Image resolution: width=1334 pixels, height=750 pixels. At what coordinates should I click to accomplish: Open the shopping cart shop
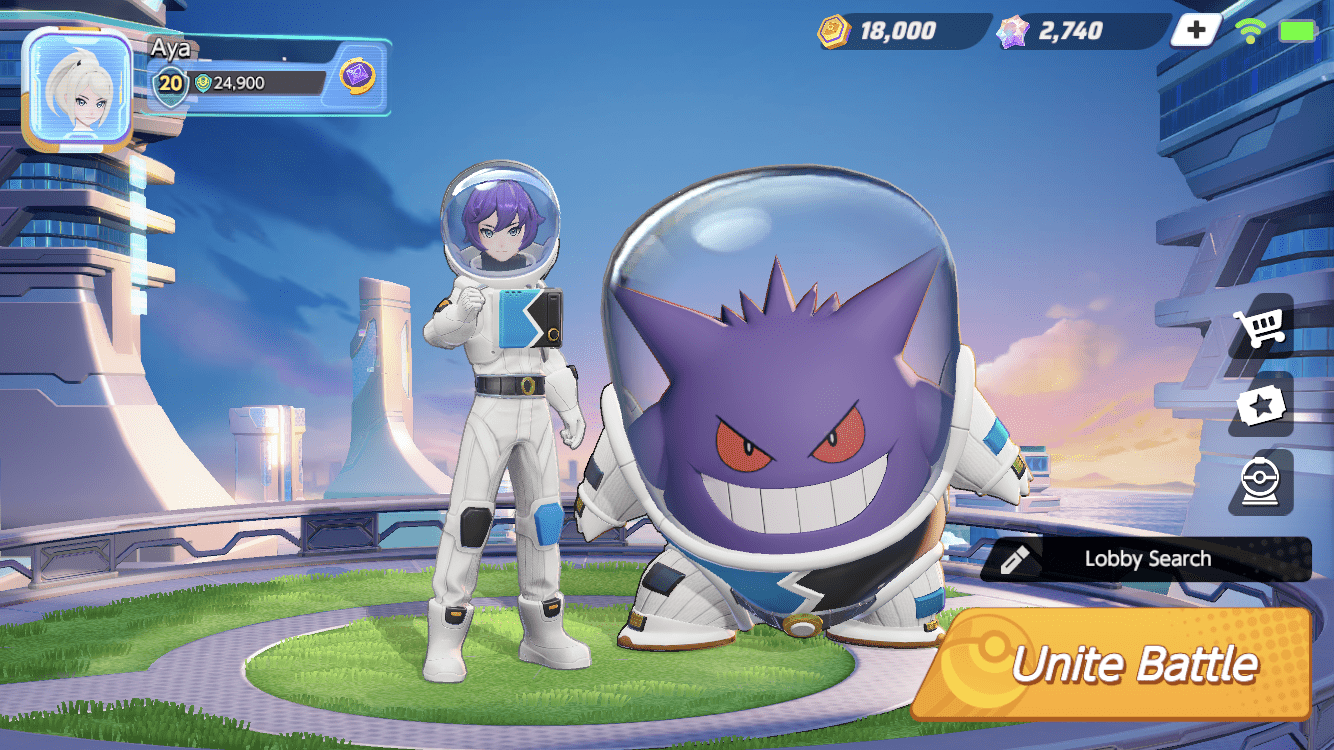pos(1260,327)
